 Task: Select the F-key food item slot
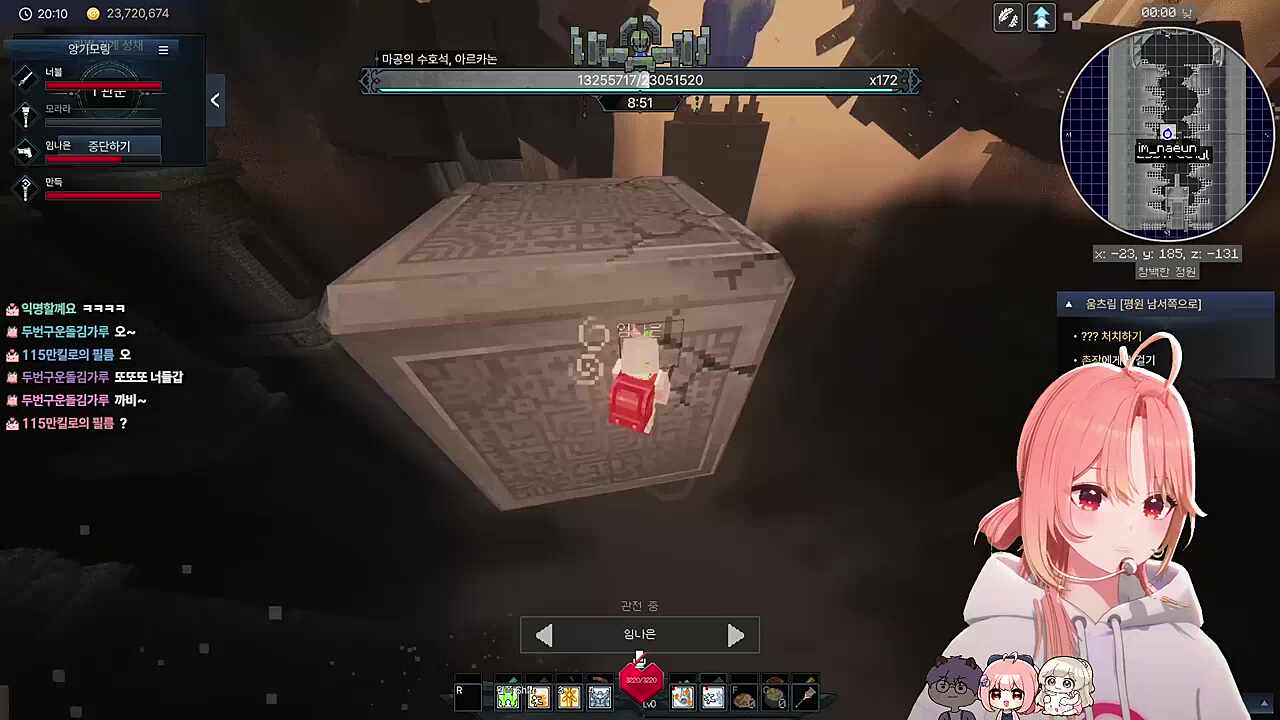[743, 697]
